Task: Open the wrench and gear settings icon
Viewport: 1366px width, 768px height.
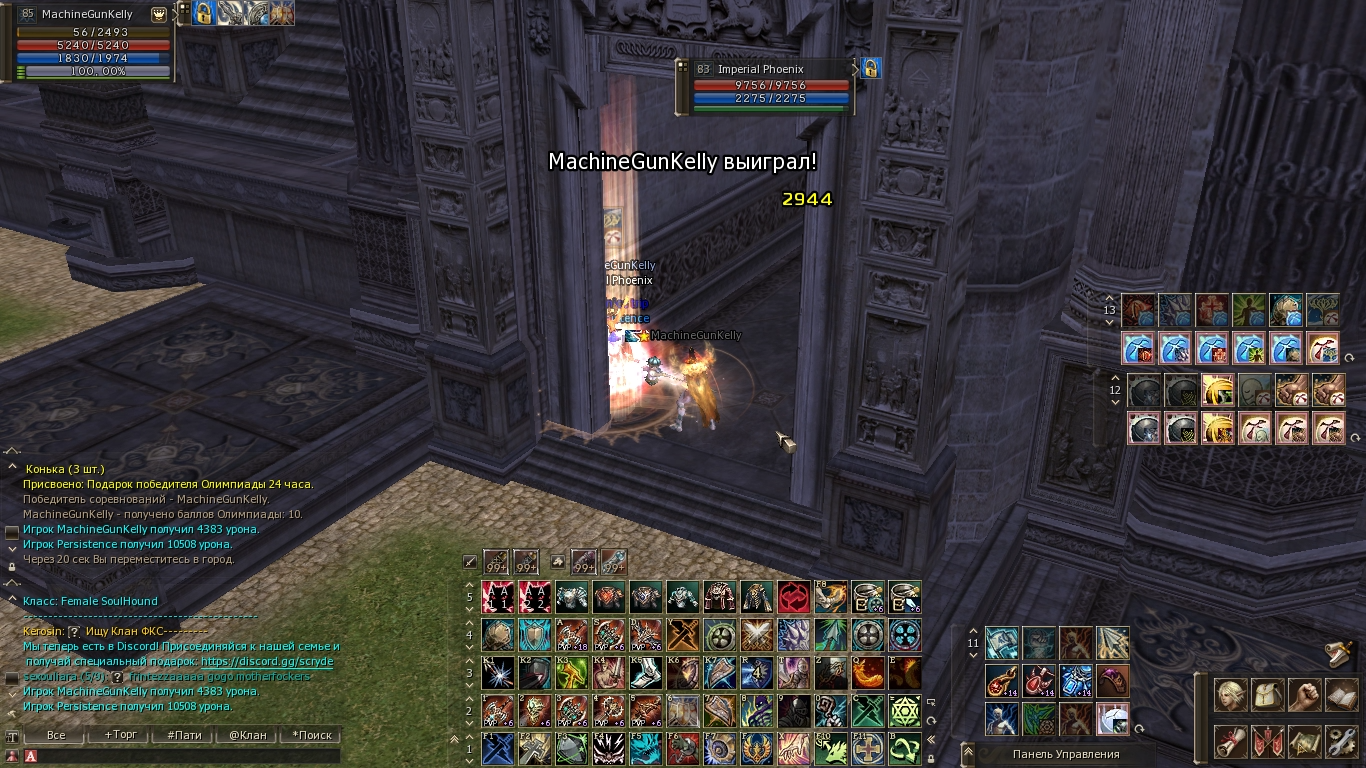Action: [x=1342, y=741]
